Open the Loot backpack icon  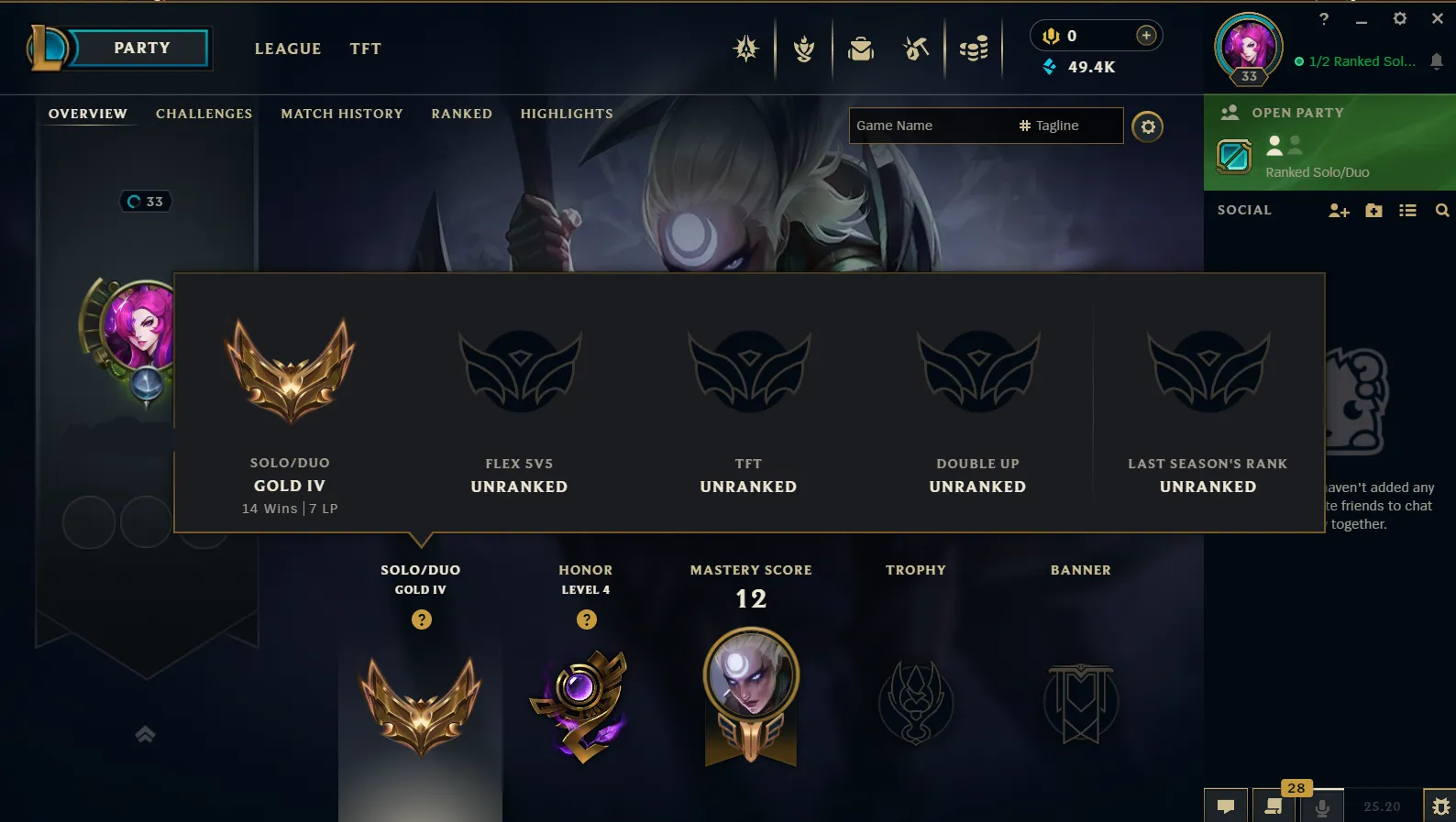pyautogui.click(x=861, y=49)
